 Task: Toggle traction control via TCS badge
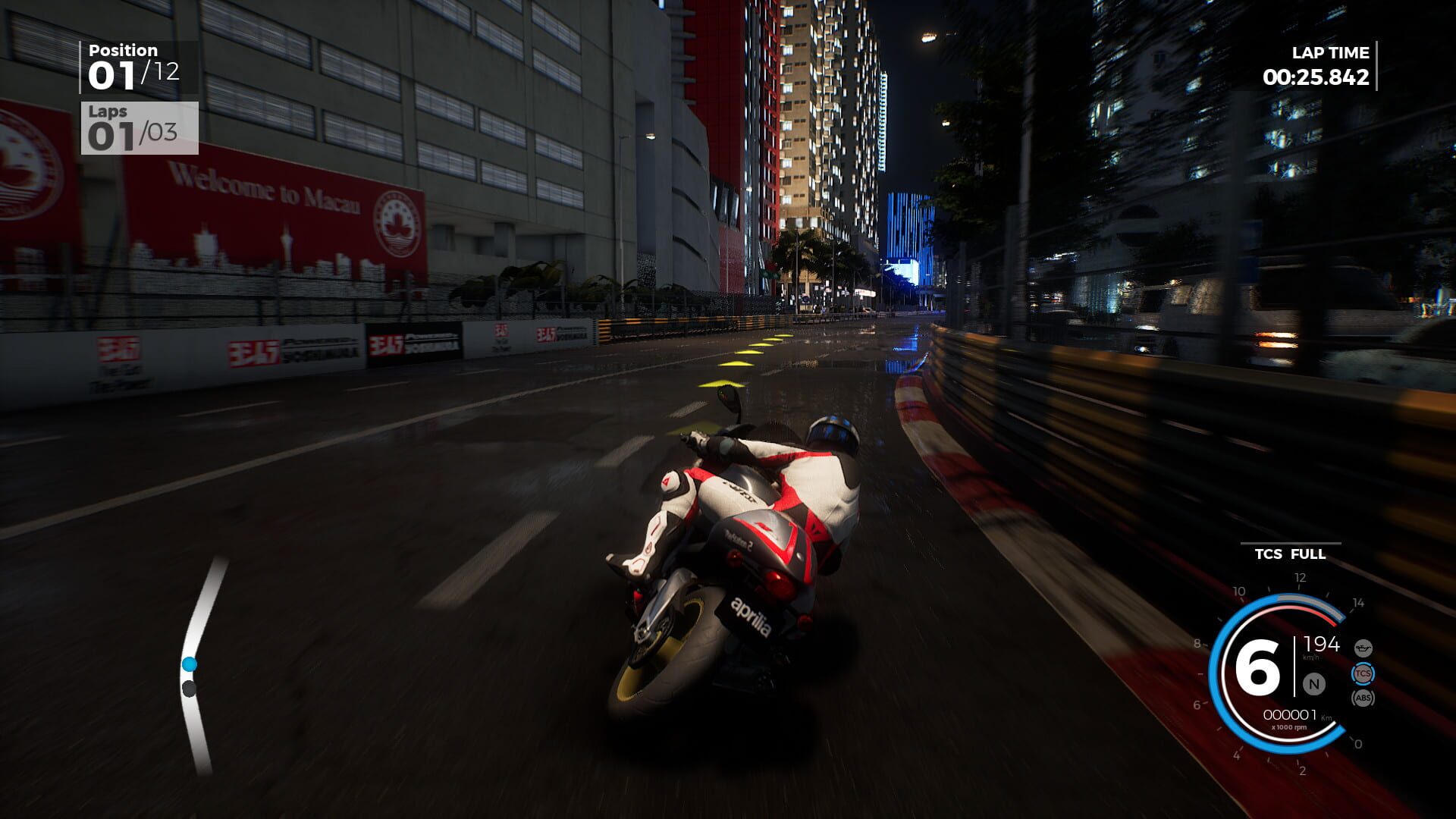(x=1363, y=673)
